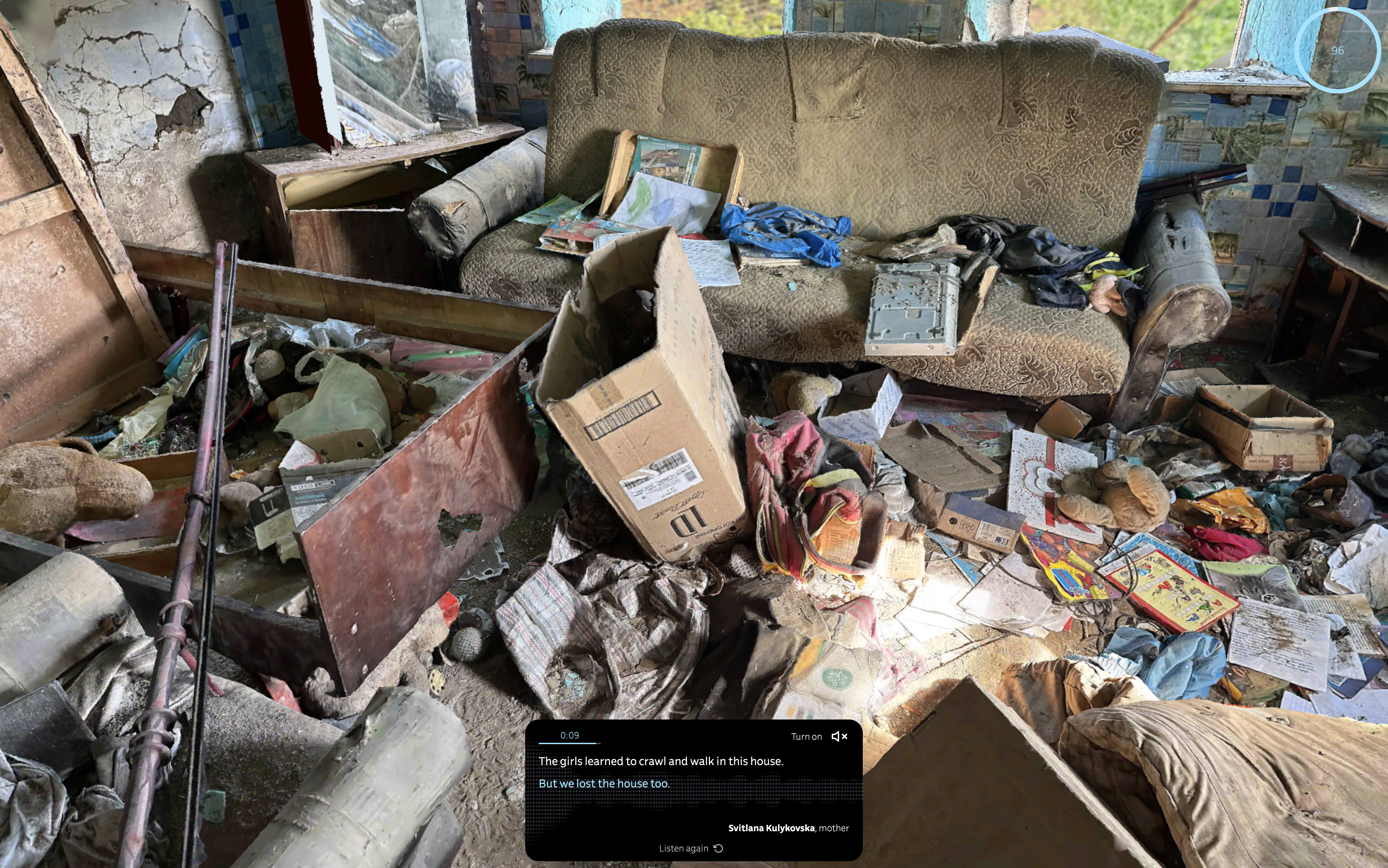Screen dimensions: 1388x868
Task: Click the circular 96 progress indicator
Action: click(x=1337, y=51)
